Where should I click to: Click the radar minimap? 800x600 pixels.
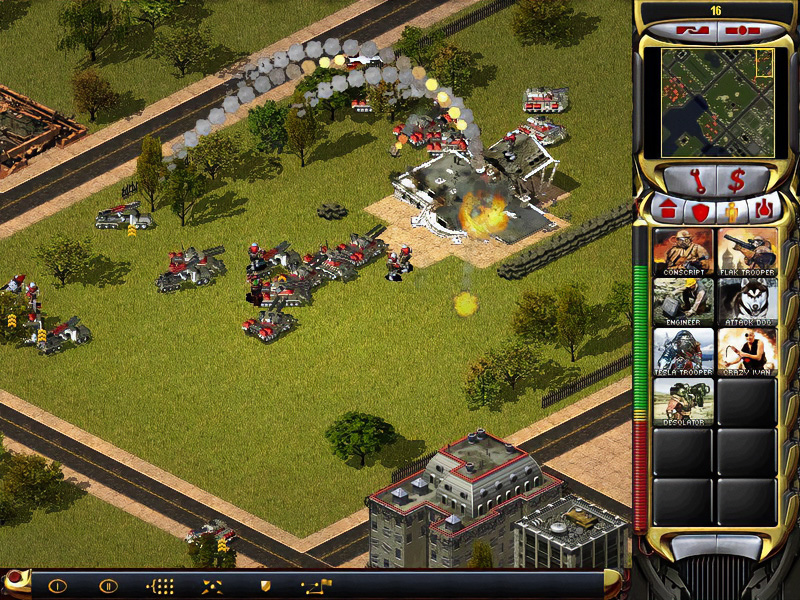pos(716,102)
